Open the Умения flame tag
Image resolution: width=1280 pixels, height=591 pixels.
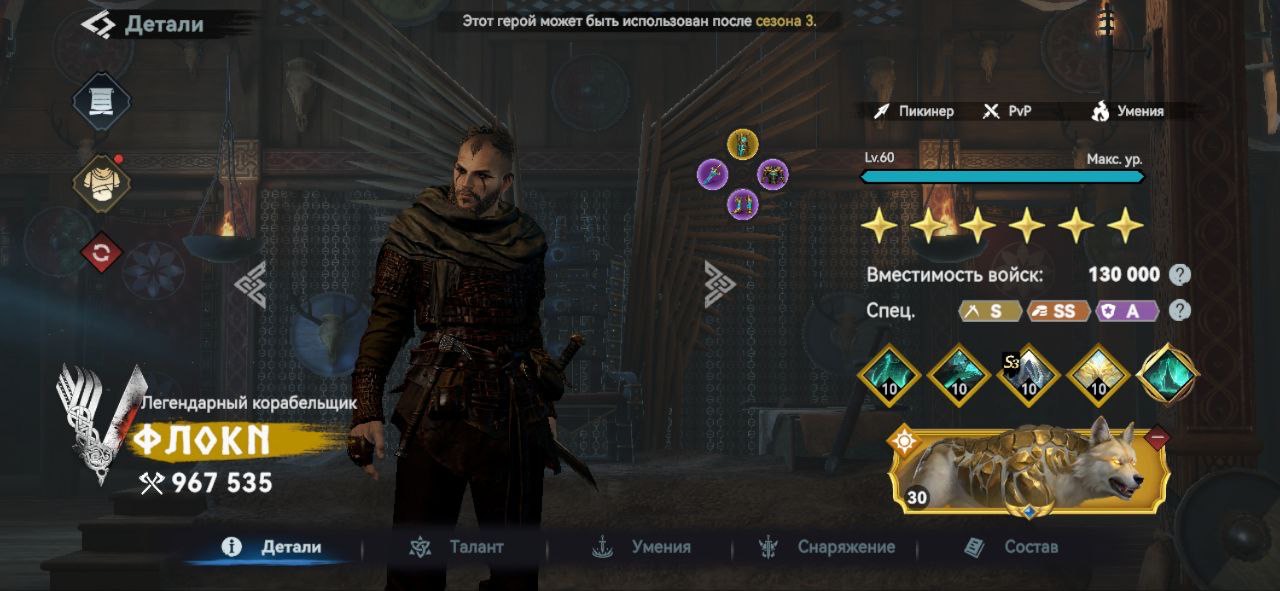pyautogui.click(x=1127, y=111)
